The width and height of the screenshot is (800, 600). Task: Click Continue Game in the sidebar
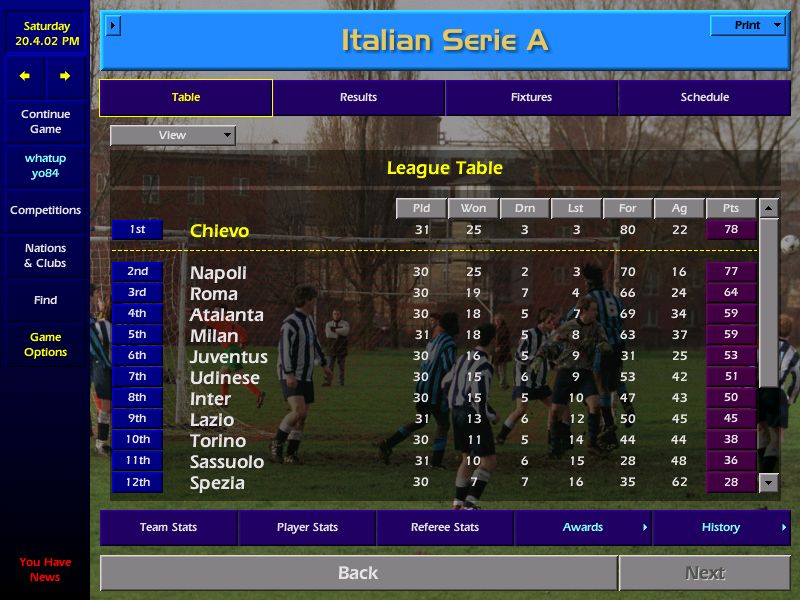click(45, 122)
